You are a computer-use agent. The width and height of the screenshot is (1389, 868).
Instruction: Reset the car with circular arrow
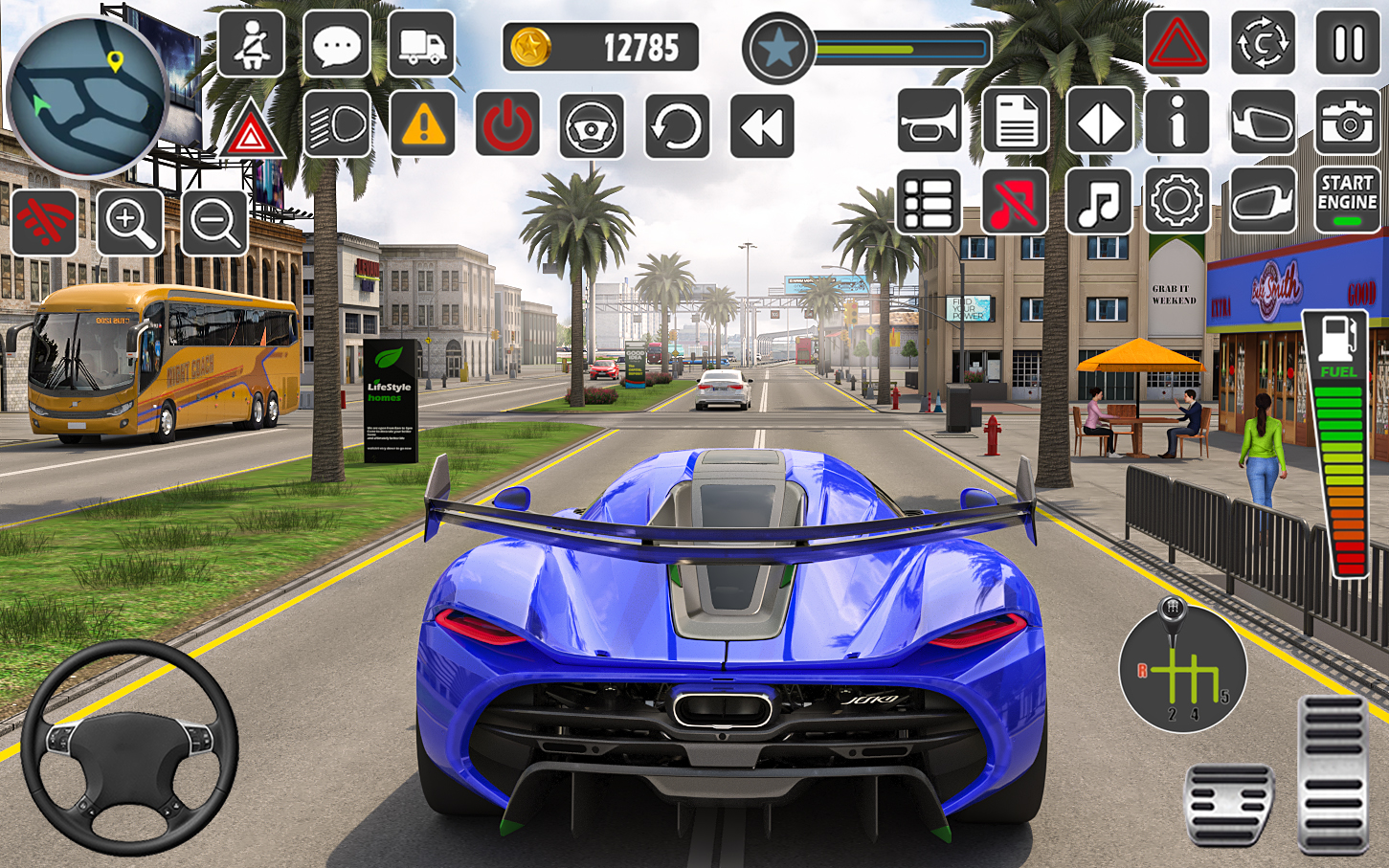pyautogui.click(x=677, y=125)
